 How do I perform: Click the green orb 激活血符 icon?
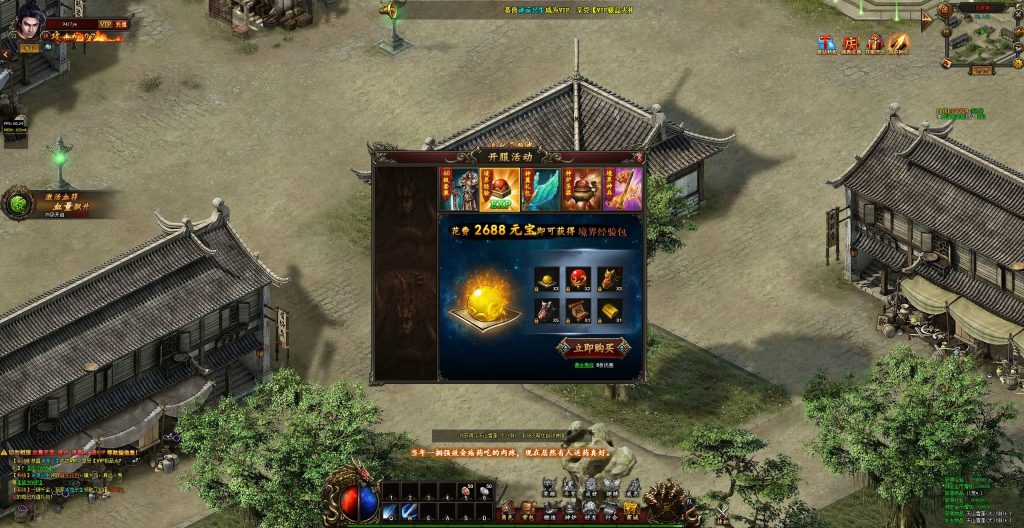pyautogui.click(x=19, y=203)
